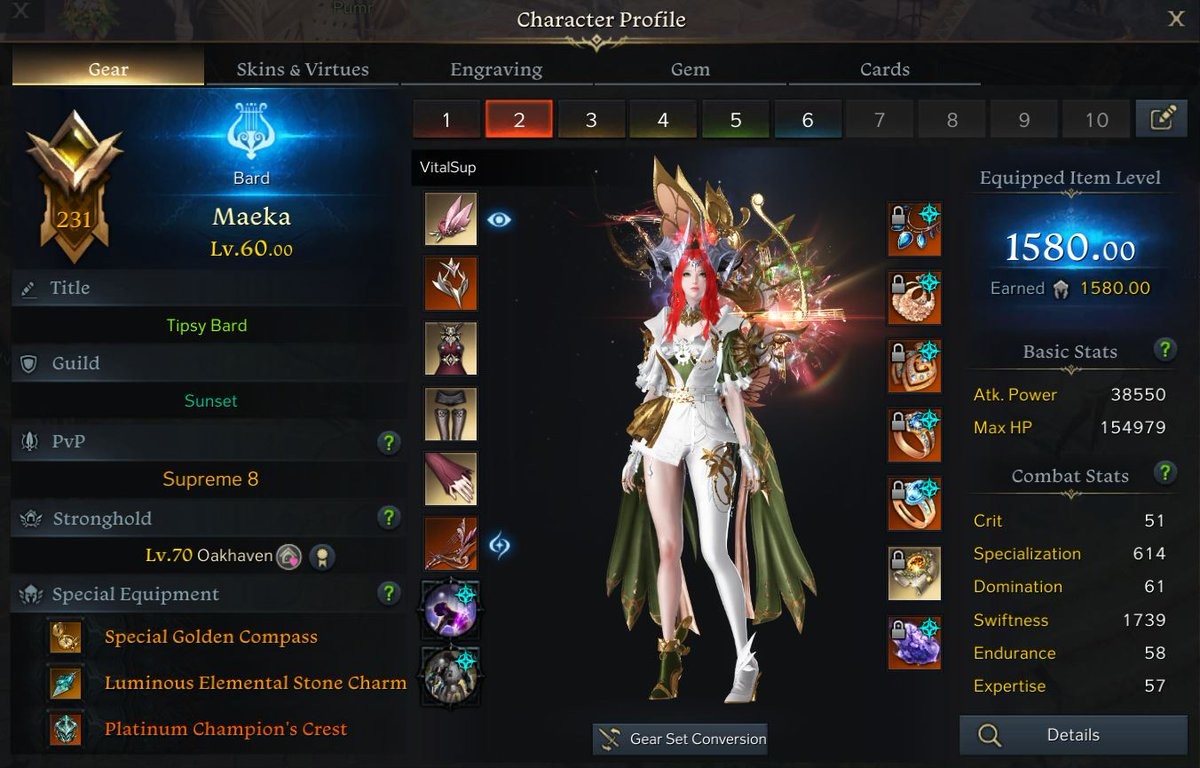Select the Cards tab

pos(885,69)
